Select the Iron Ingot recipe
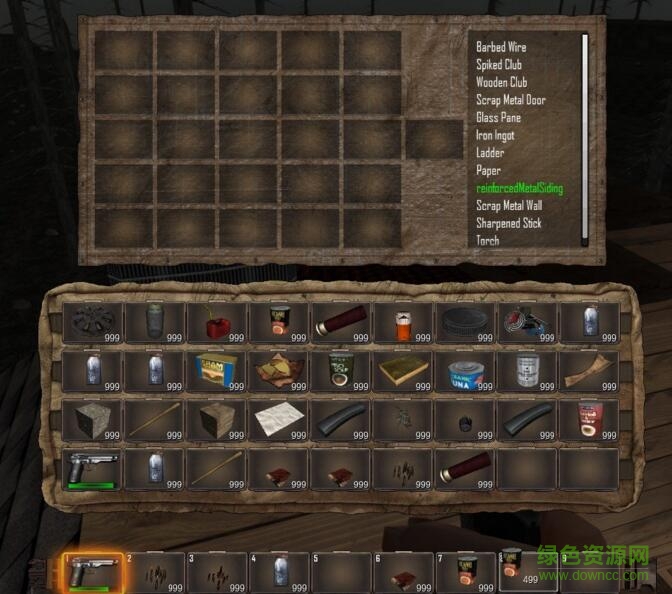The image size is (672, 594). coord(497,136)
